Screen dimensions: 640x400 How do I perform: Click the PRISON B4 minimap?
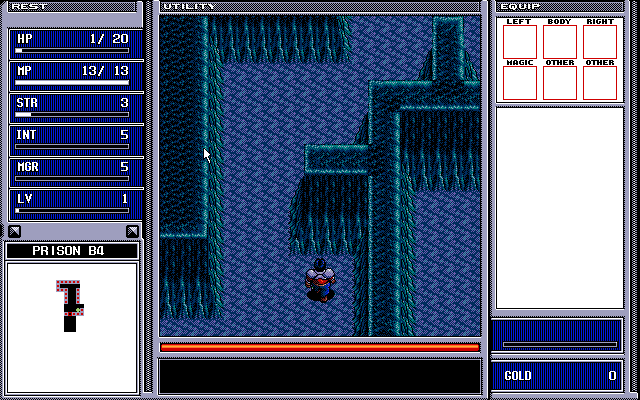72,327
